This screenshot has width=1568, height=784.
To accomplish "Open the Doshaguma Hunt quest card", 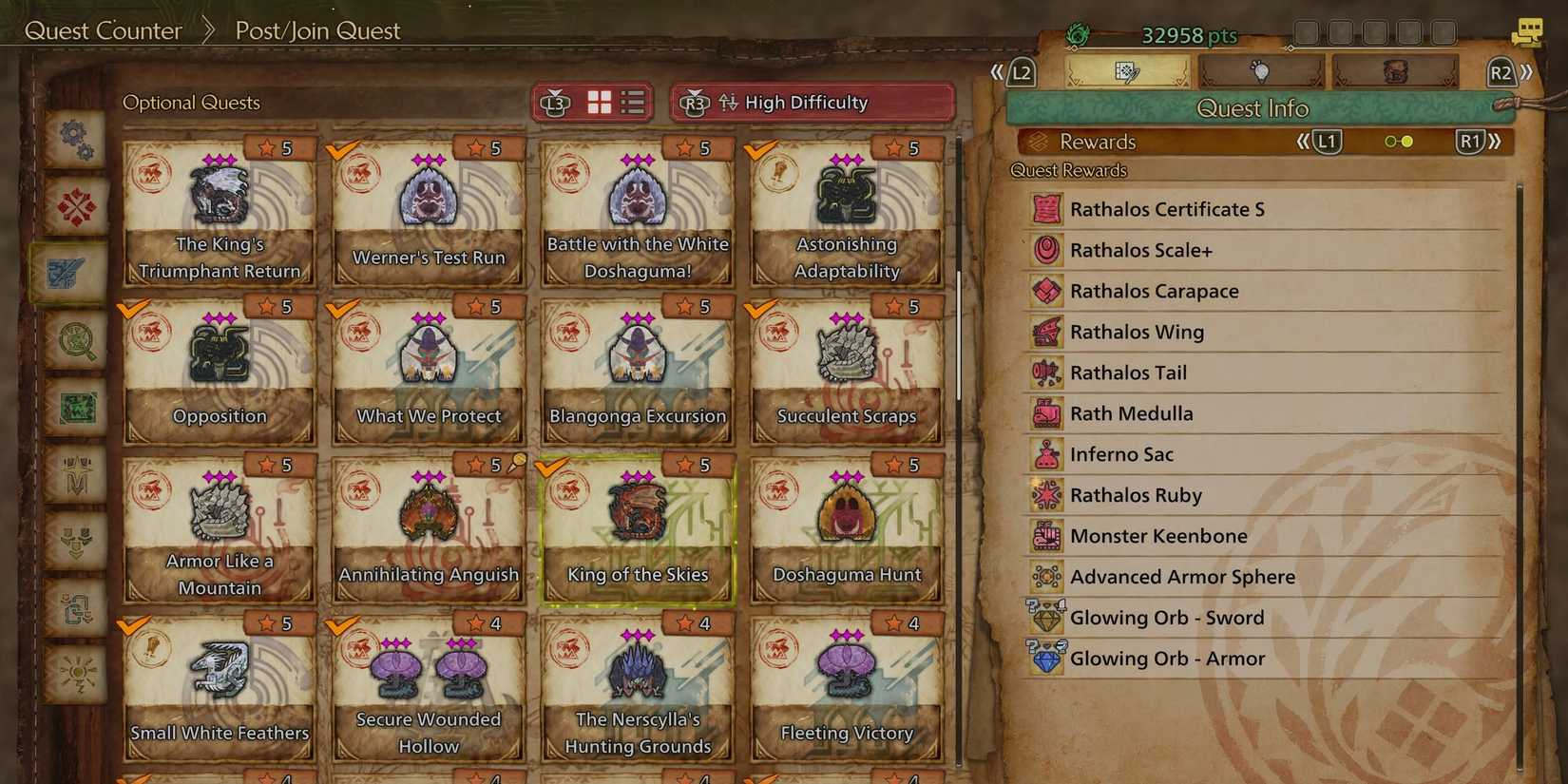I will pyautogui.click(x=846, y=527).
